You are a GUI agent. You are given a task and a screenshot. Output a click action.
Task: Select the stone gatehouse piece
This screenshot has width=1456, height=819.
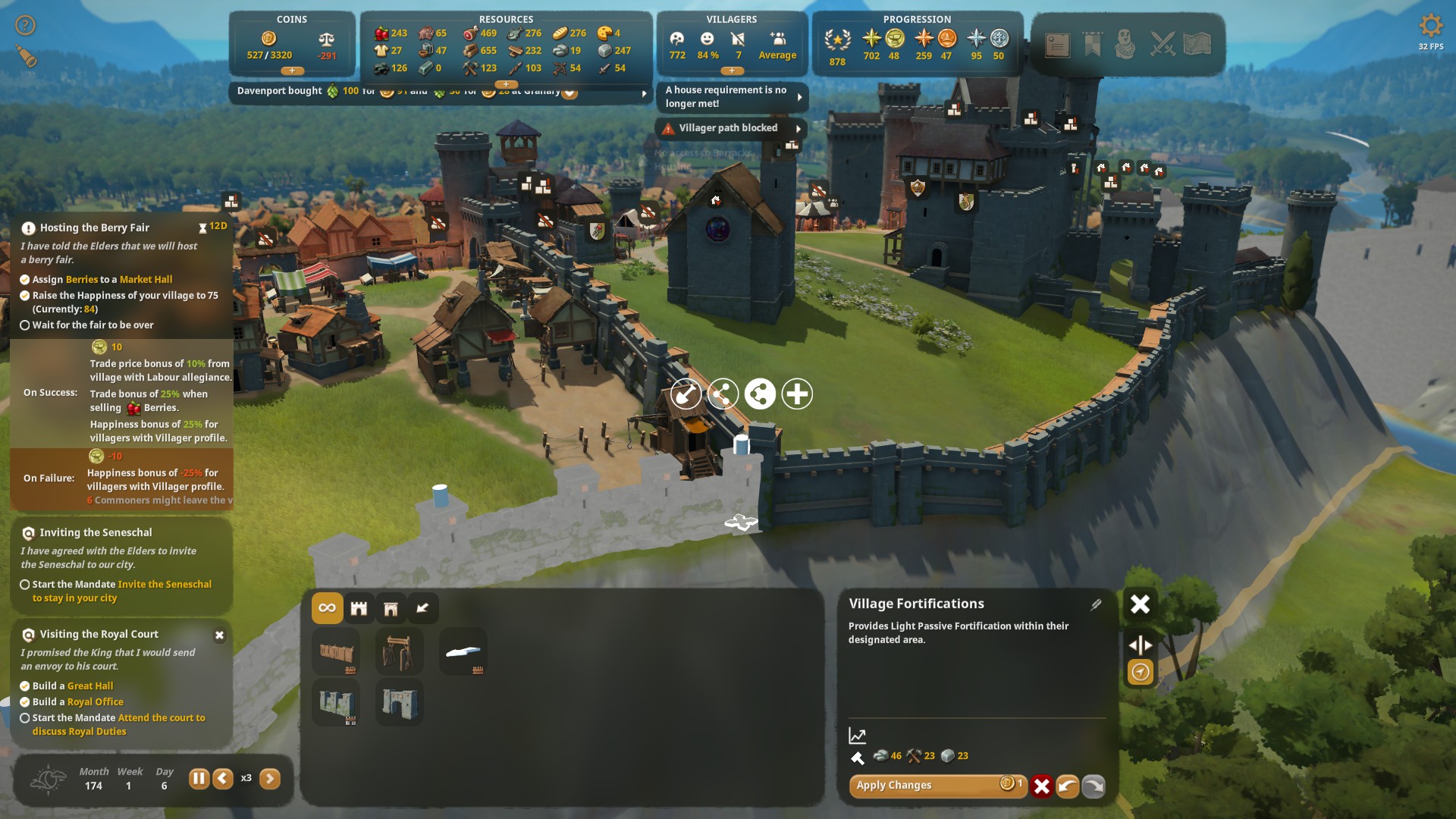pyautogui.click(x=400, y=702)
